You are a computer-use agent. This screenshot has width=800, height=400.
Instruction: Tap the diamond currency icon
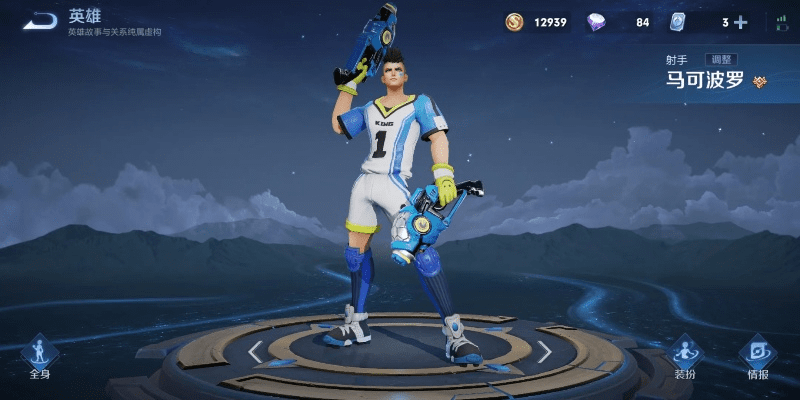point(597,22)
